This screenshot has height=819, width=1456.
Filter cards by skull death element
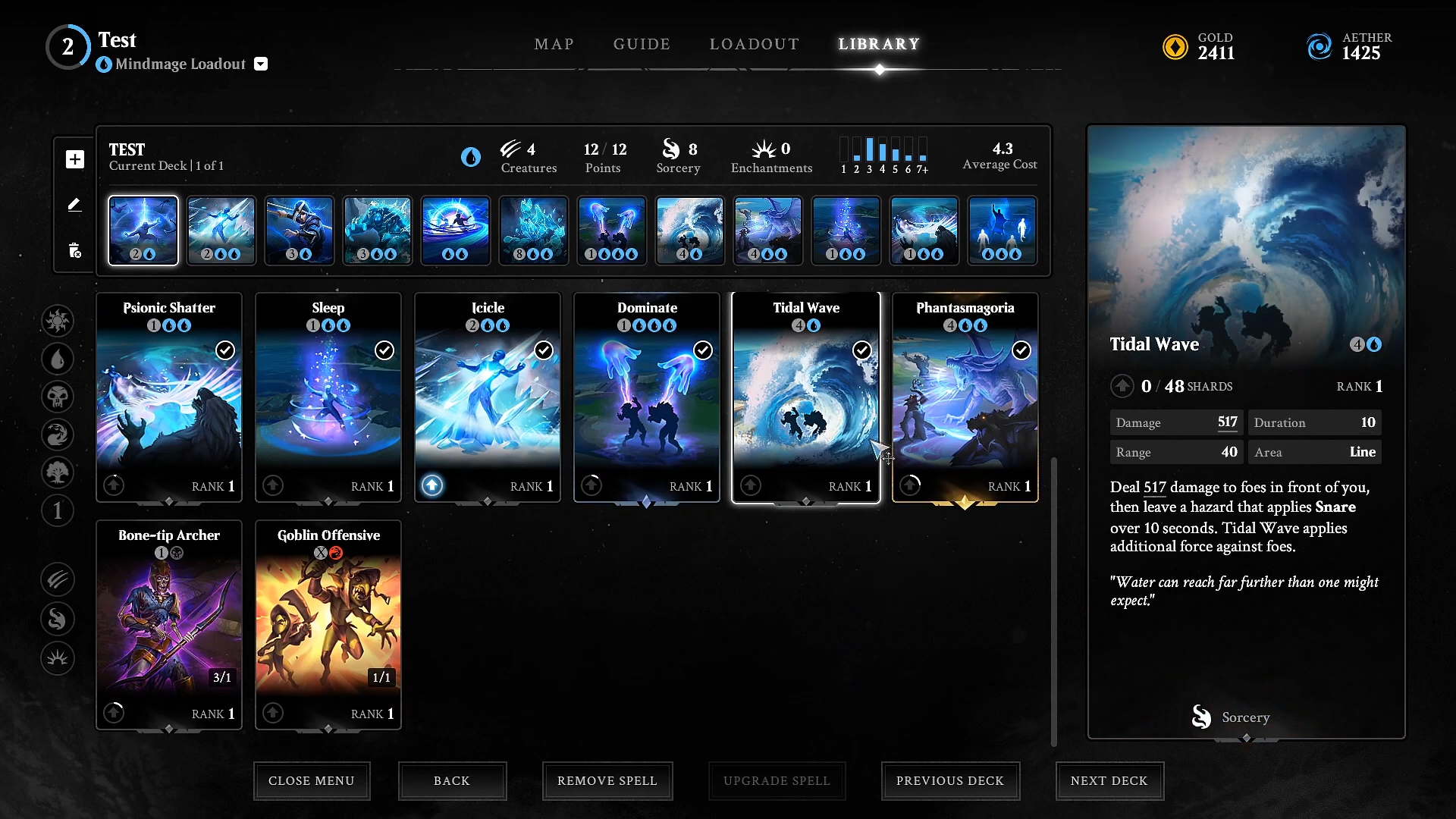click(58, 397)
